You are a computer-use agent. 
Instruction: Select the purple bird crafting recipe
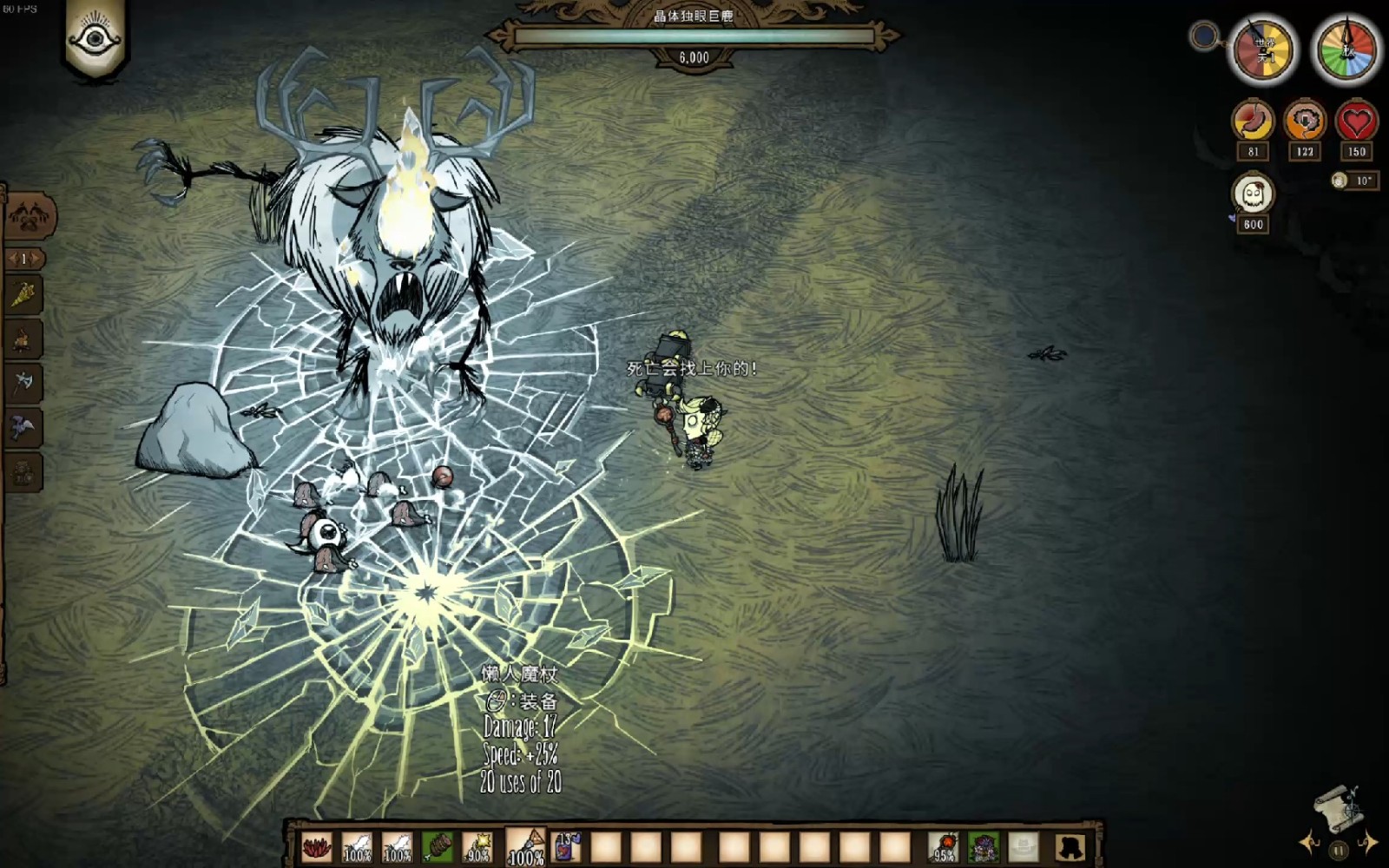(x=23, y=427)
